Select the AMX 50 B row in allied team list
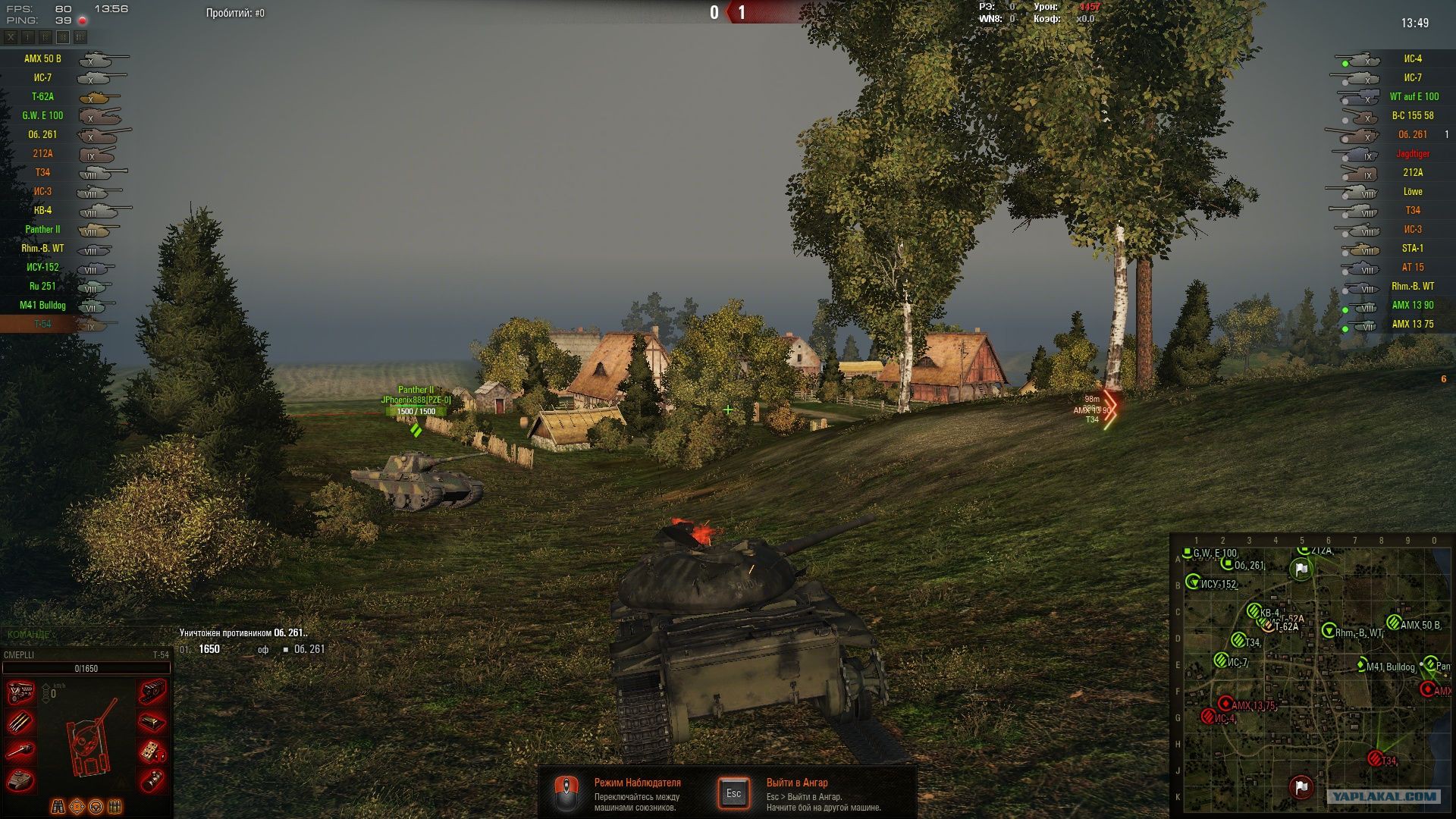 click(42, 58)
